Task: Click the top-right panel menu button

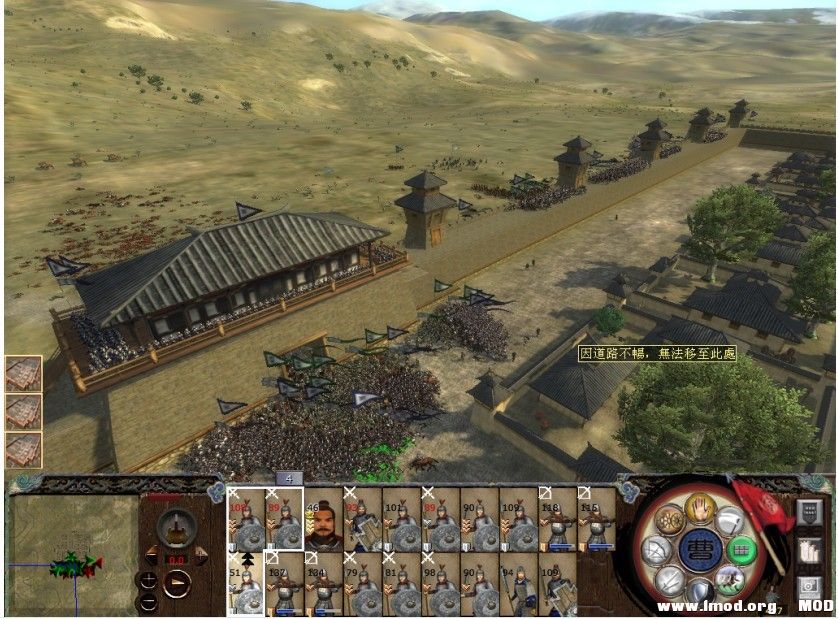Action: [809, 510]
